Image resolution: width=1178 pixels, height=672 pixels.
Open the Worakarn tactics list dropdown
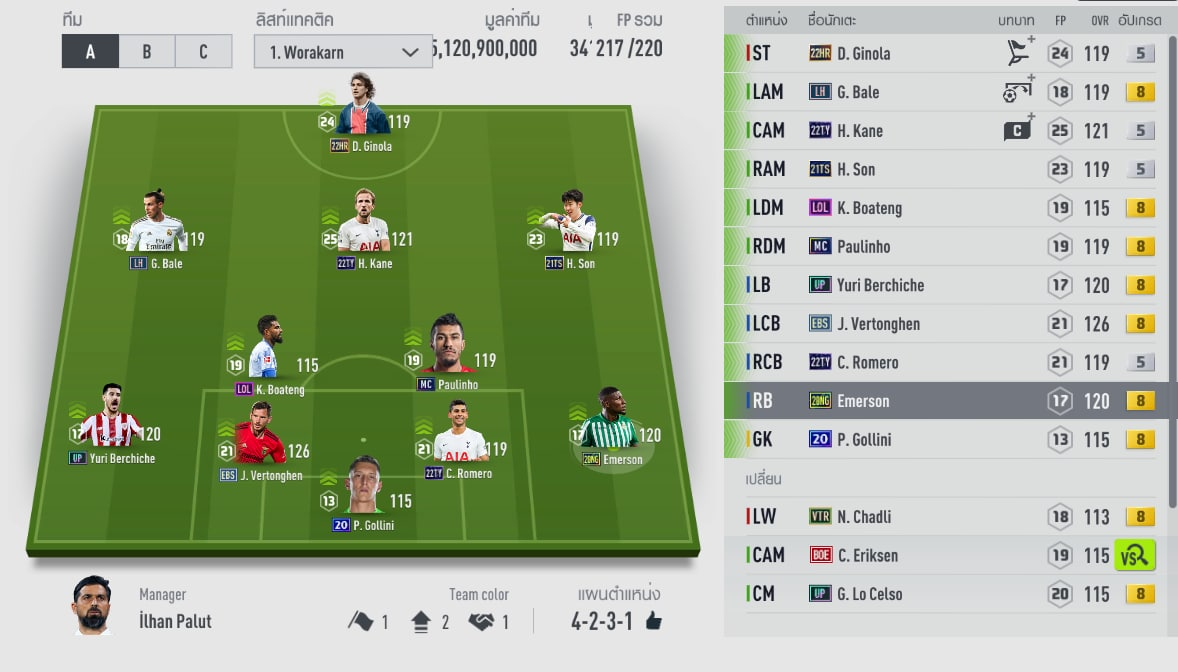[342, 51]
